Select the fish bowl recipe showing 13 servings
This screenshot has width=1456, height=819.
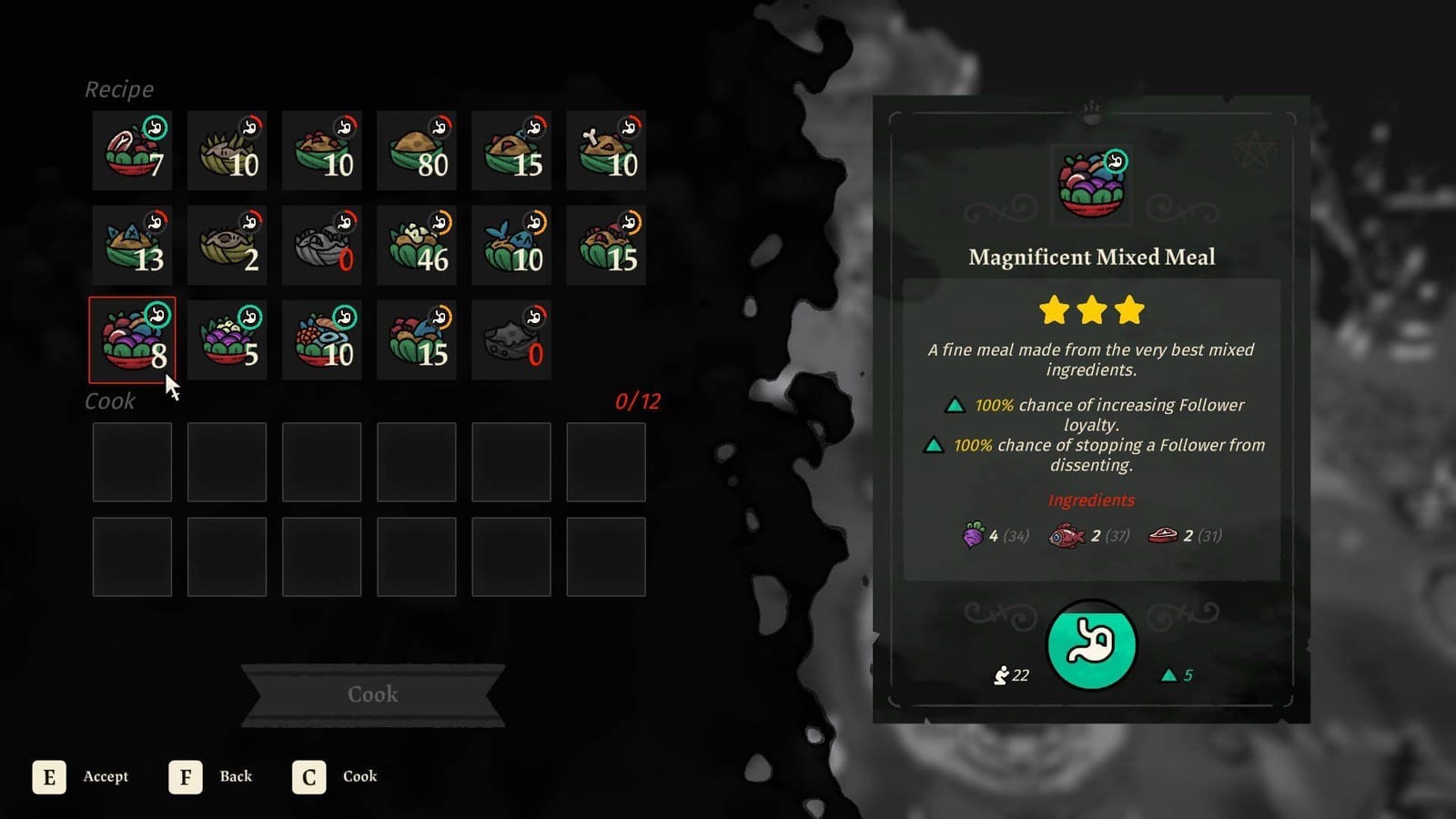(132, 244)
